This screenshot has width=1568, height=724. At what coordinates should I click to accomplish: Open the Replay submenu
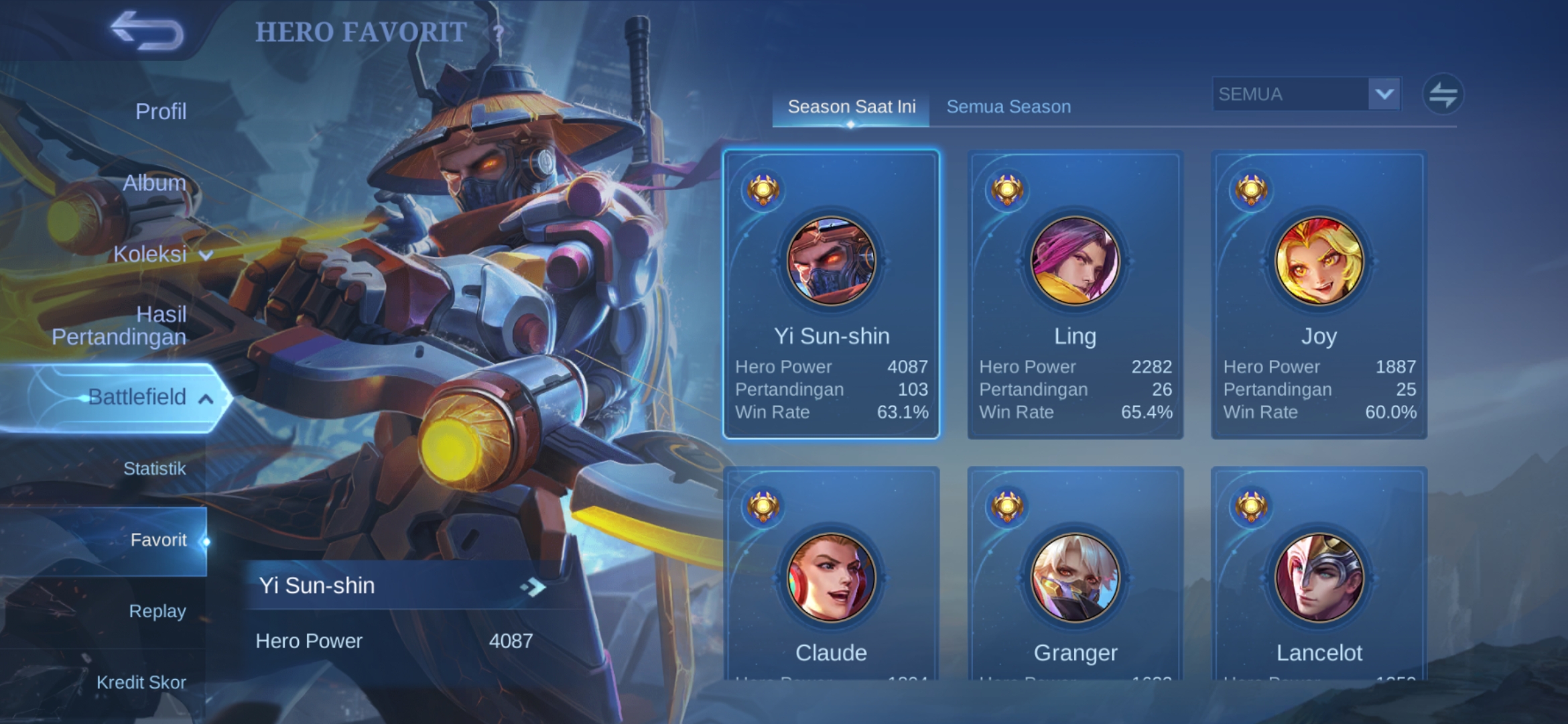tap(157, 611)
